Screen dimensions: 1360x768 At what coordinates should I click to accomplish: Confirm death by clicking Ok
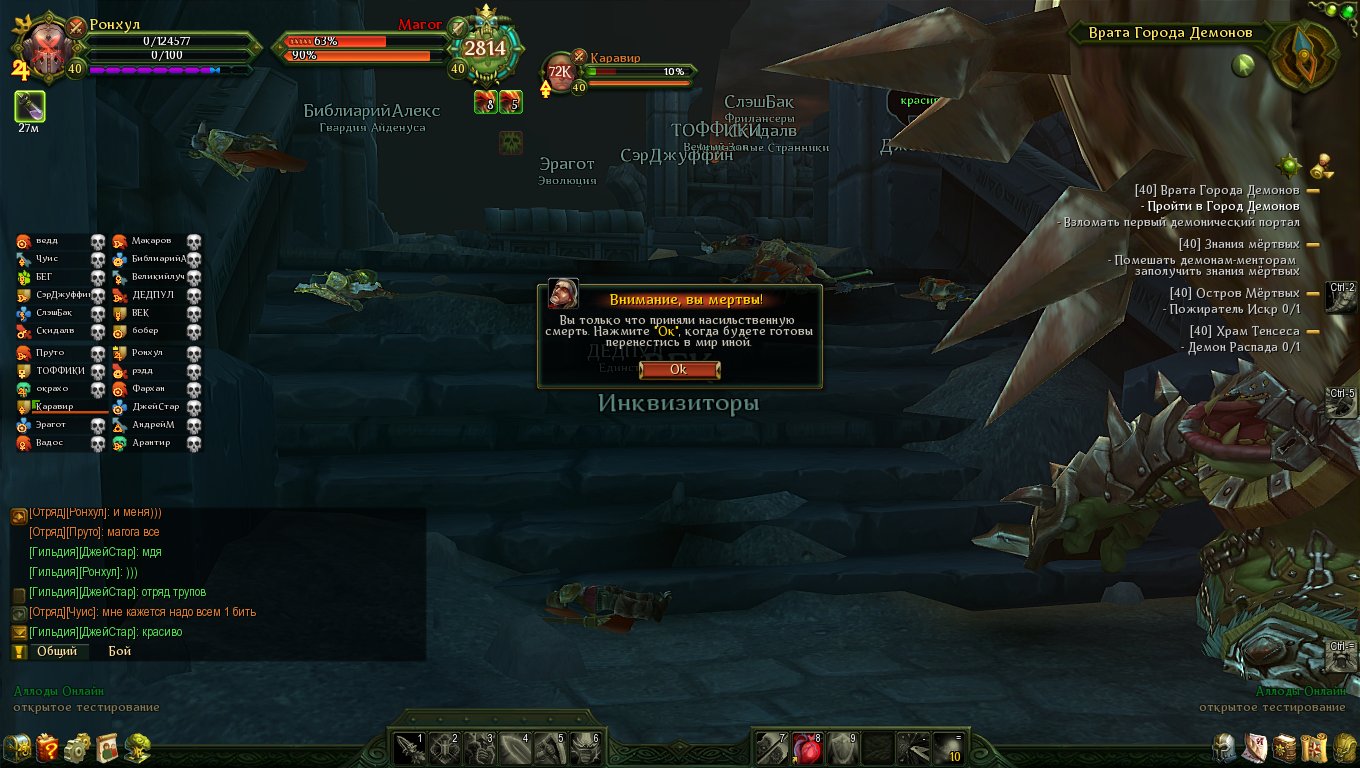679,369
